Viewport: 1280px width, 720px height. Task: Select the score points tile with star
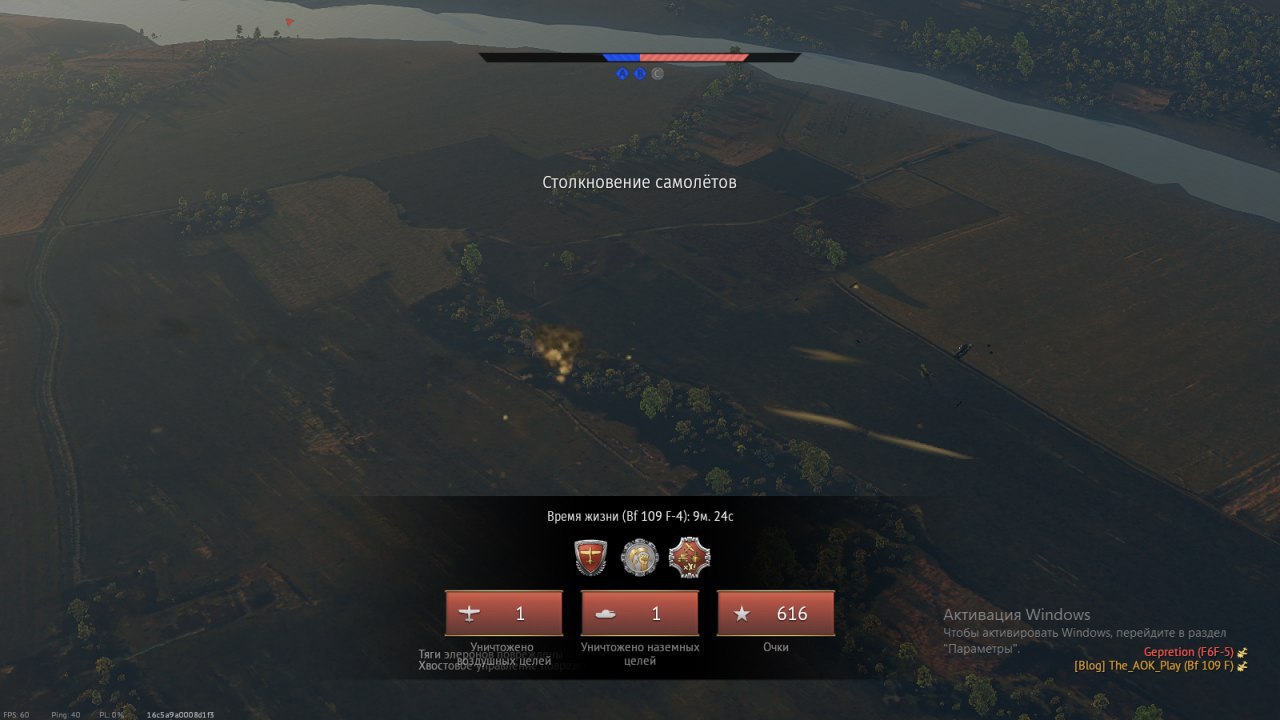pyautogui.click(x=776, y=613)
